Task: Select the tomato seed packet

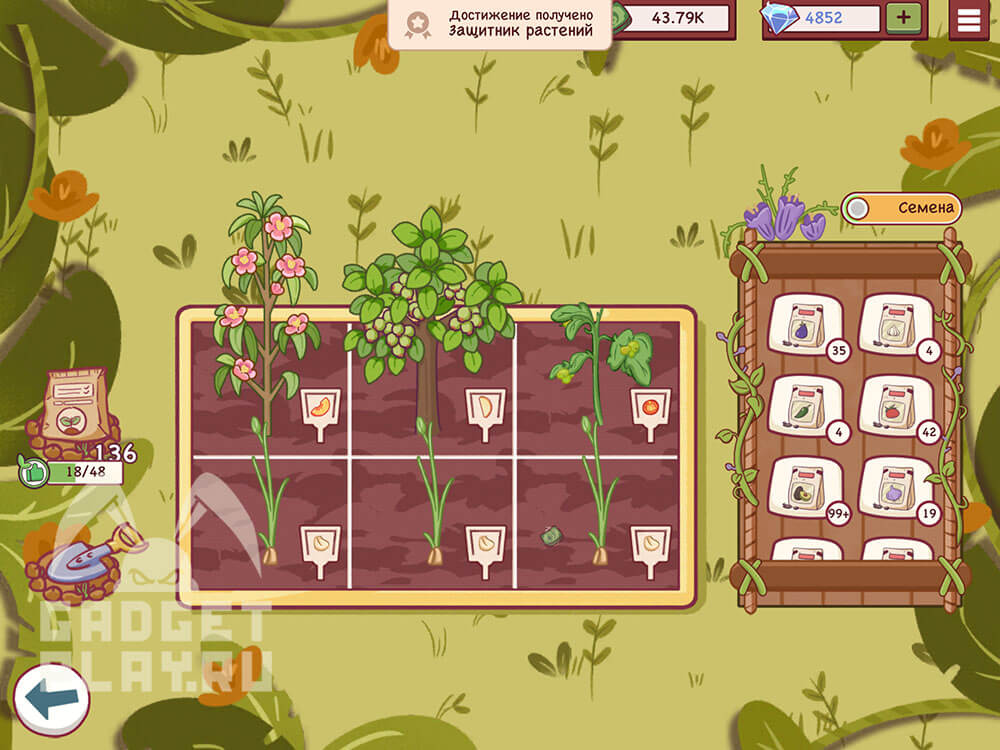Action: point(895,404)
